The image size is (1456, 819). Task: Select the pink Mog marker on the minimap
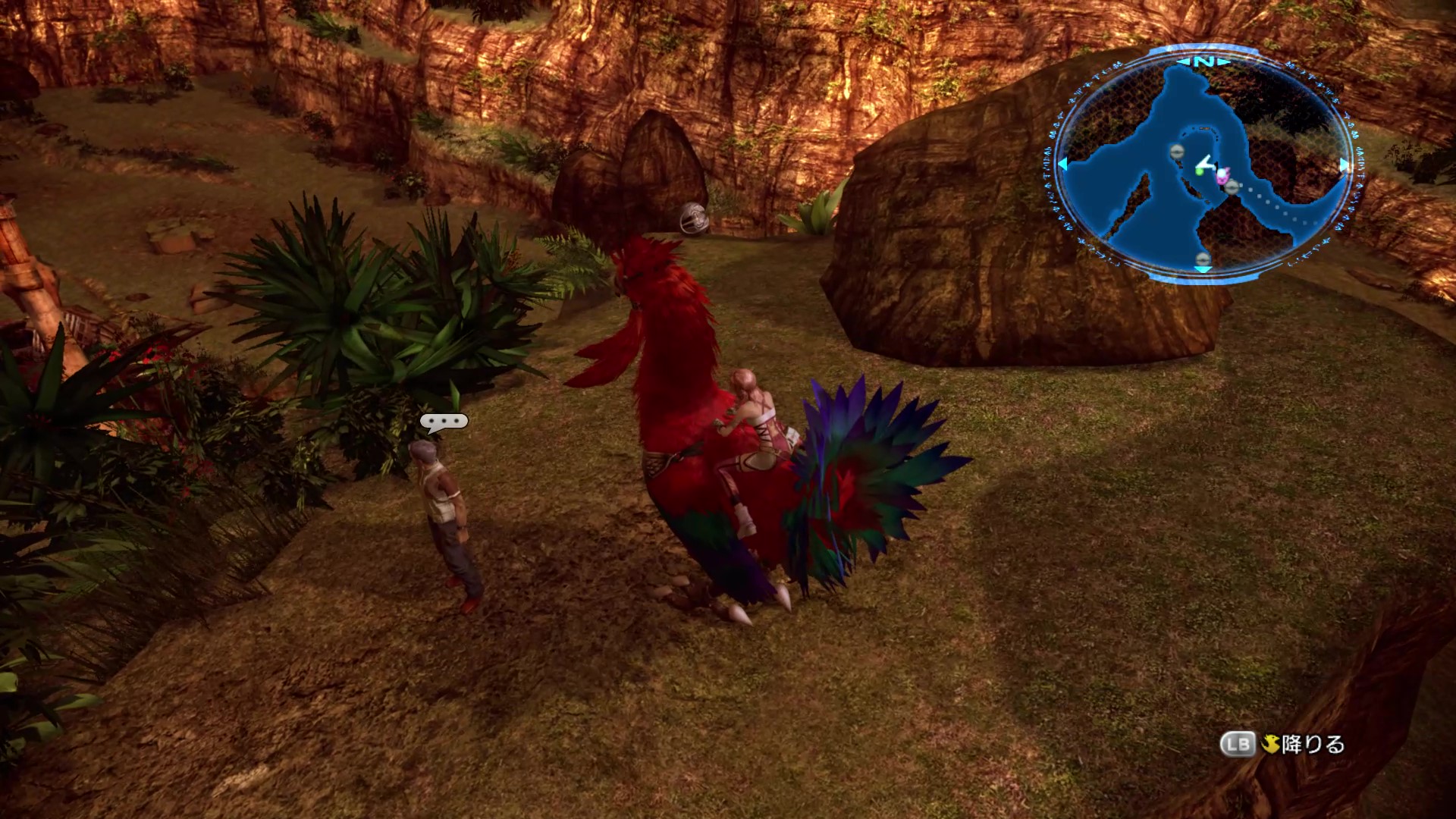(x=1222, y=176)
